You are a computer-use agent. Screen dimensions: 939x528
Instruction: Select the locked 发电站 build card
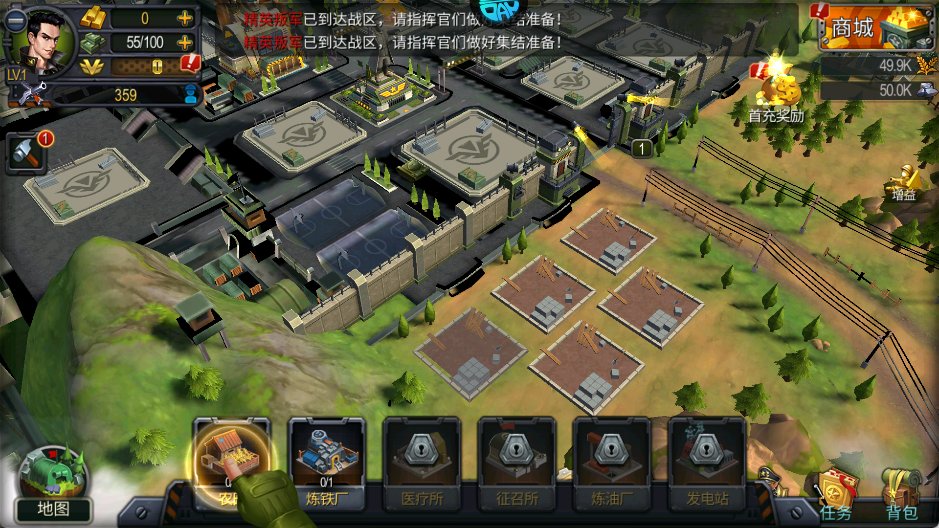coord(706,455)
